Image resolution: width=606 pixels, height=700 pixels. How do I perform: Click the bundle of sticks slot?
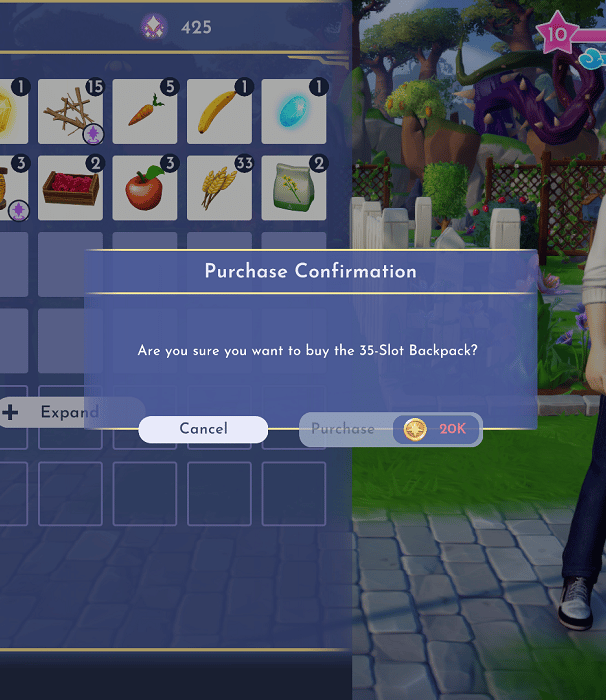pos(70,112)
